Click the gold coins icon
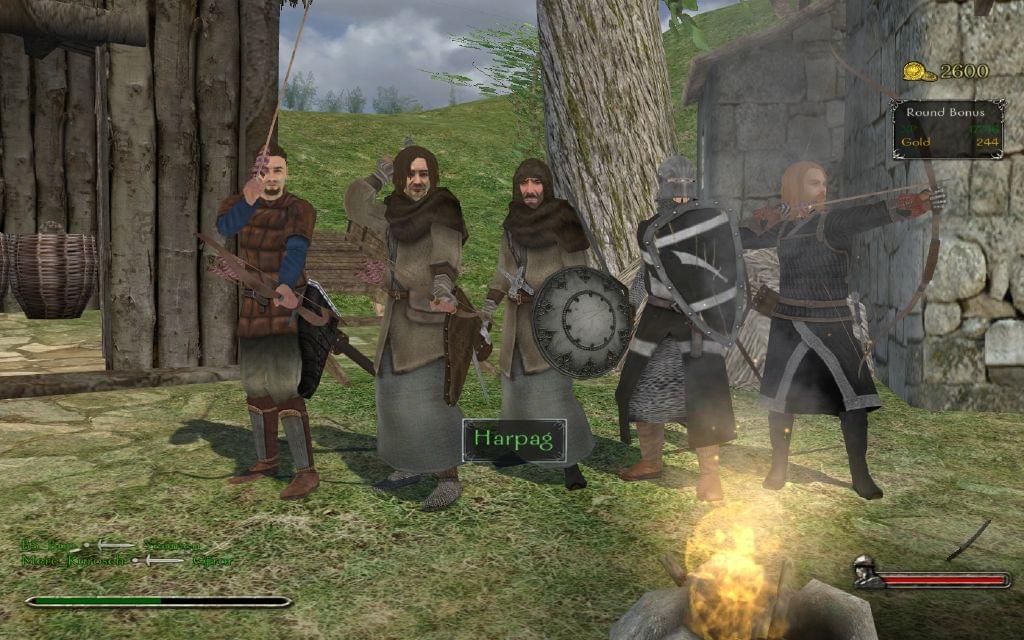Image resolution: width=1024 pixels, height=640 pixels. (x=919, y=71)
